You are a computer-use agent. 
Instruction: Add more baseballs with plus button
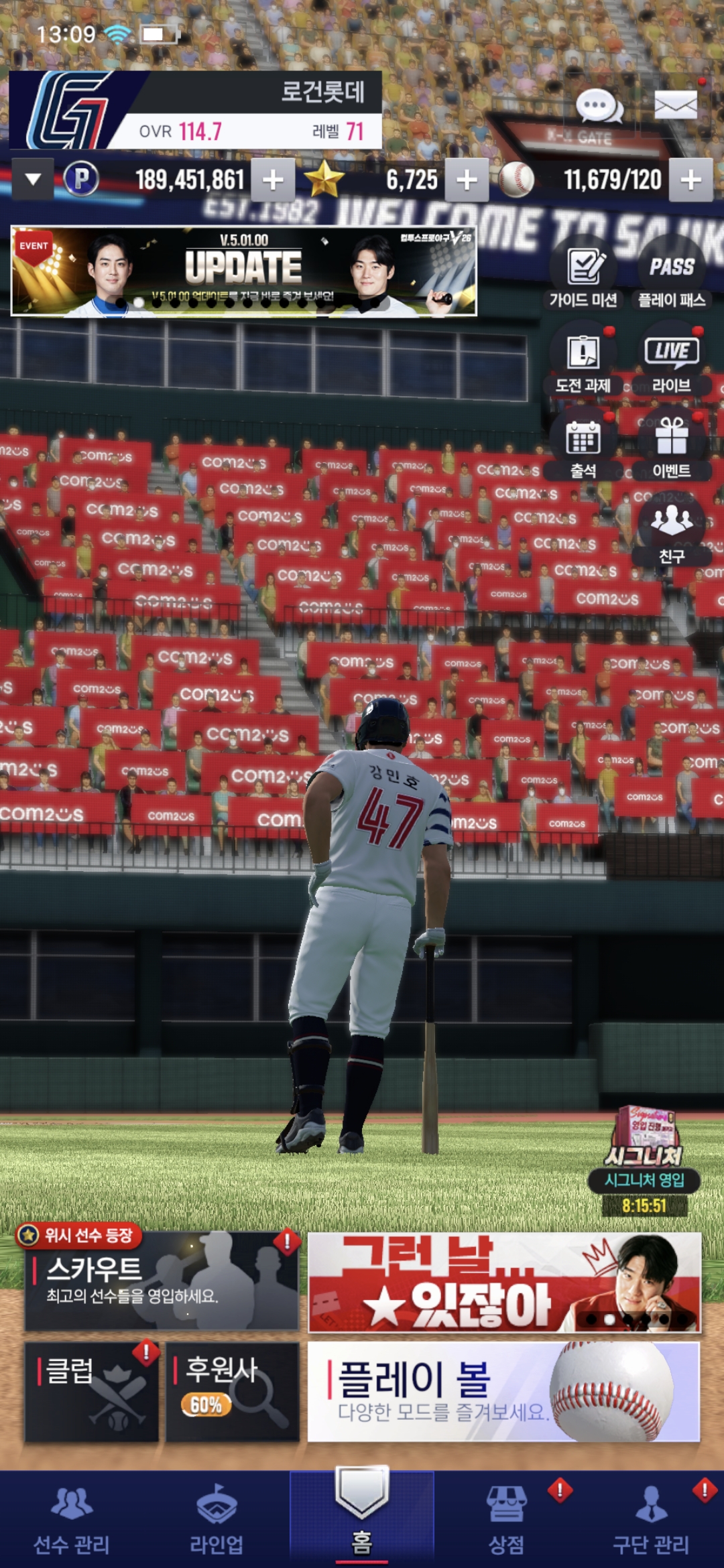point(690,180)
